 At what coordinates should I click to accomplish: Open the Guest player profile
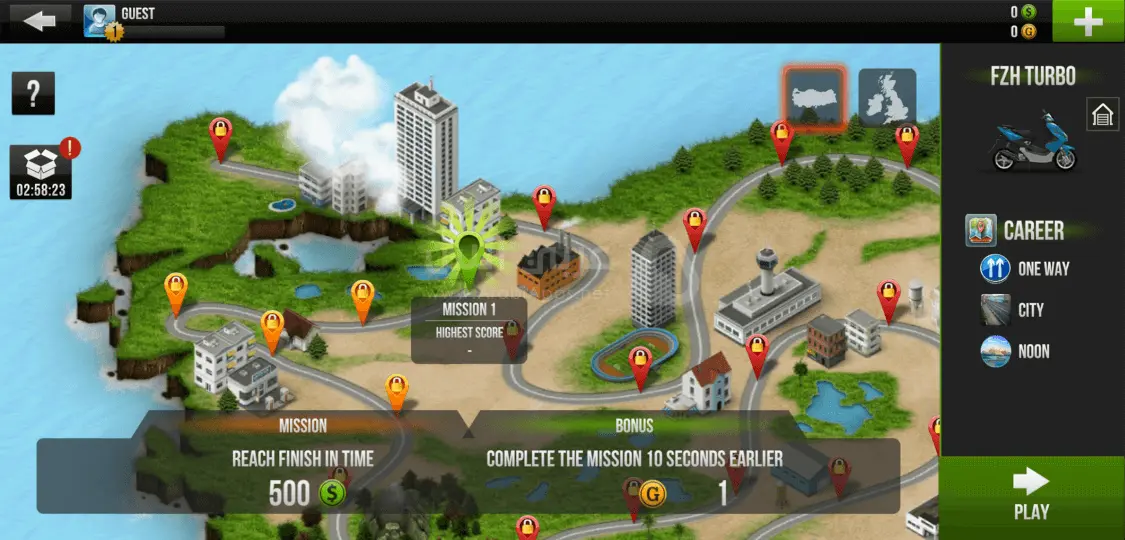point(100,21)
